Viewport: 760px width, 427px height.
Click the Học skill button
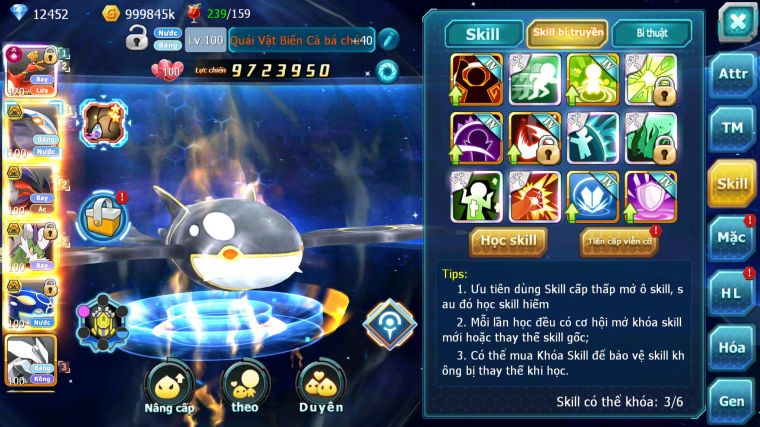(509, 241)
